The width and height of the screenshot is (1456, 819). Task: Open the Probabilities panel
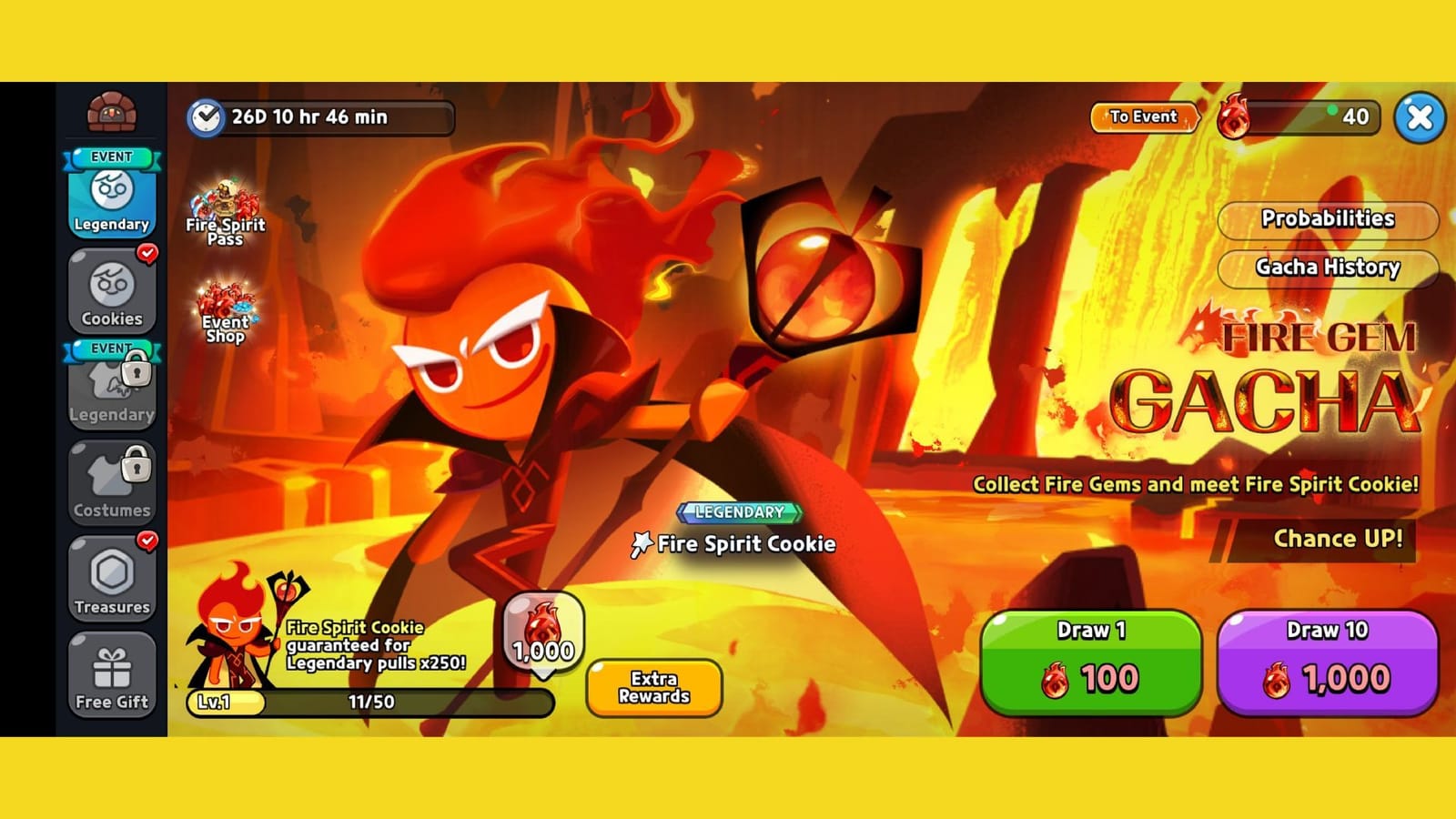tap(1329, 219)
